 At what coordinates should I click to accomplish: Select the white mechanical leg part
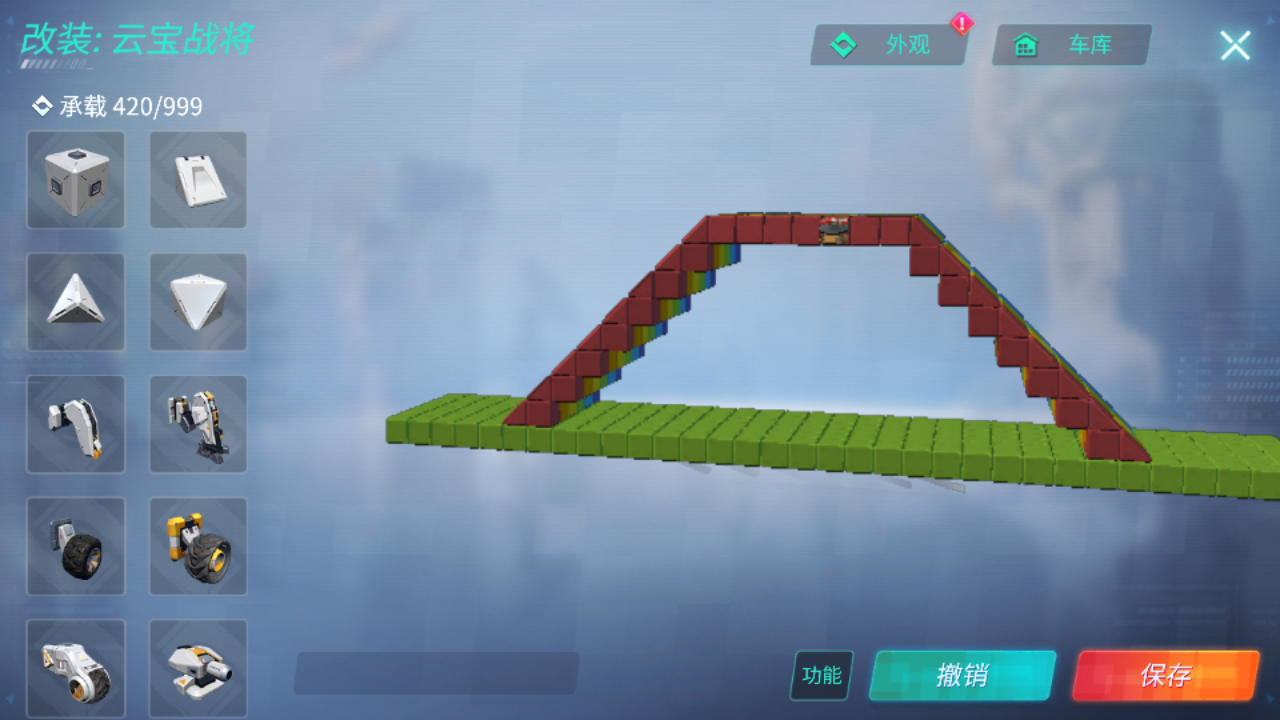tap(76, 424)
